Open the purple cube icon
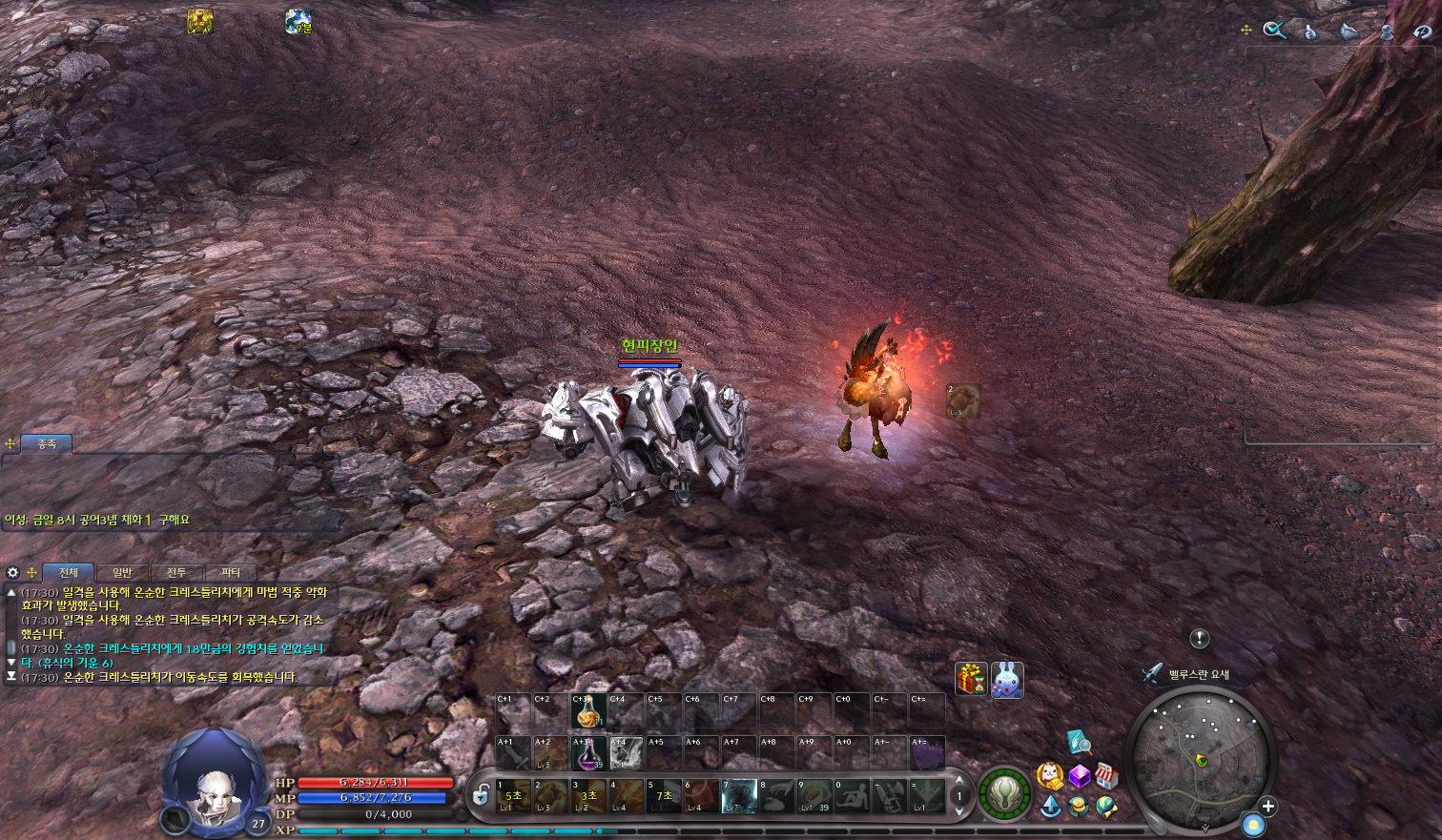 click(1079, 775)
